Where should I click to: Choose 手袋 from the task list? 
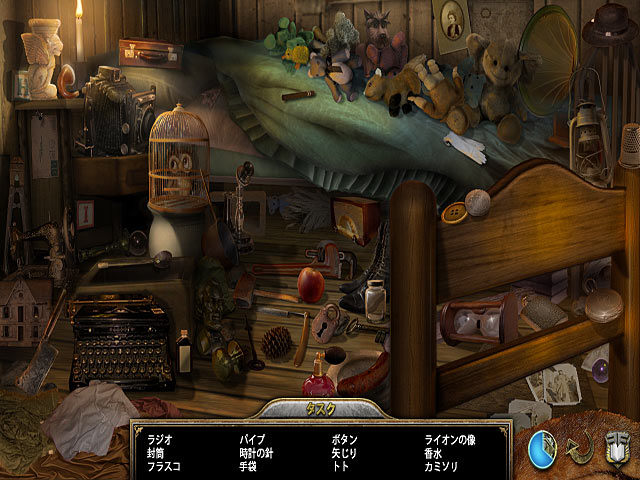[249, 465]
